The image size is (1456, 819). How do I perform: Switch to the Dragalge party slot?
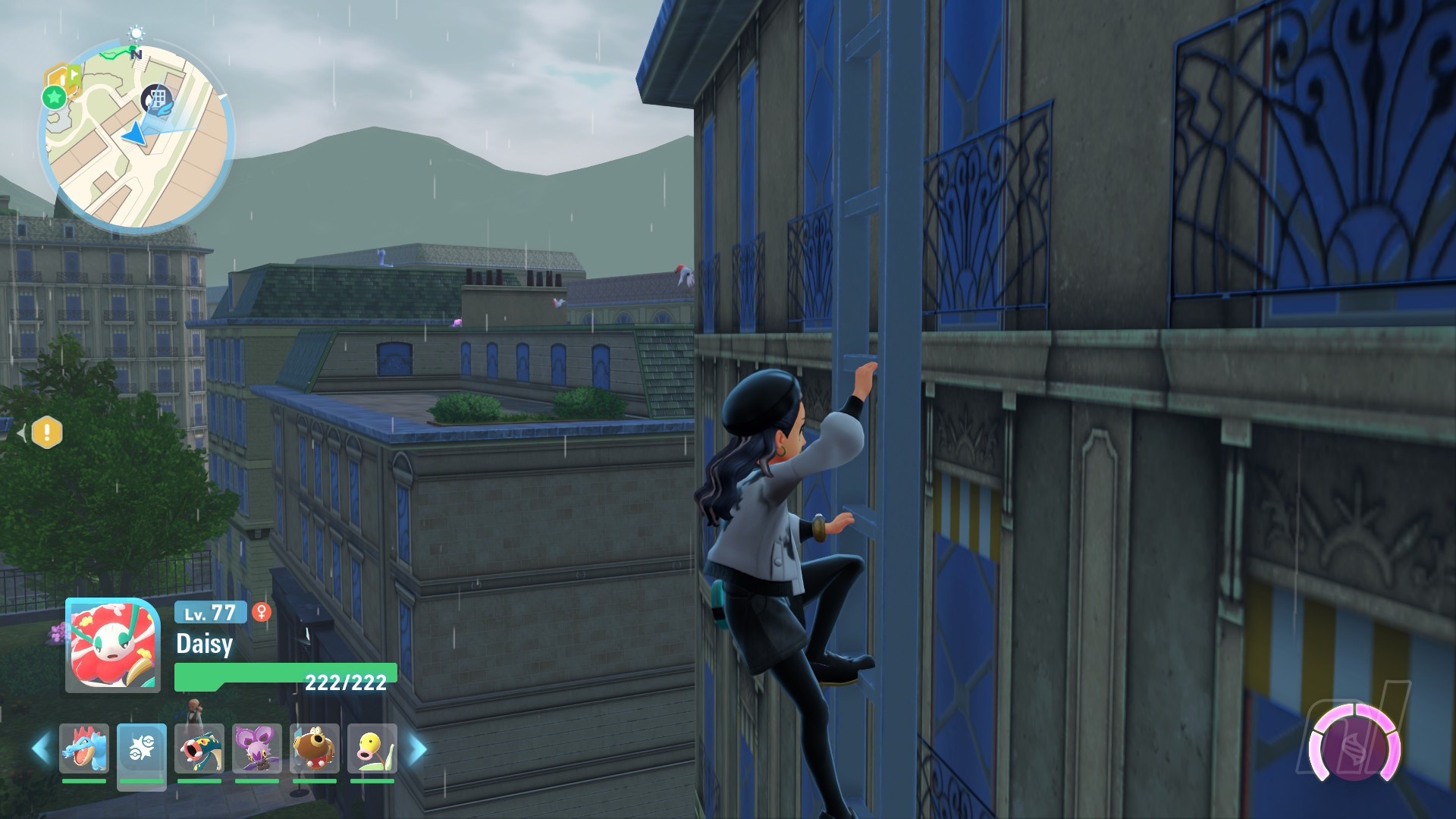pyautogui.click(x=199, y=748)
